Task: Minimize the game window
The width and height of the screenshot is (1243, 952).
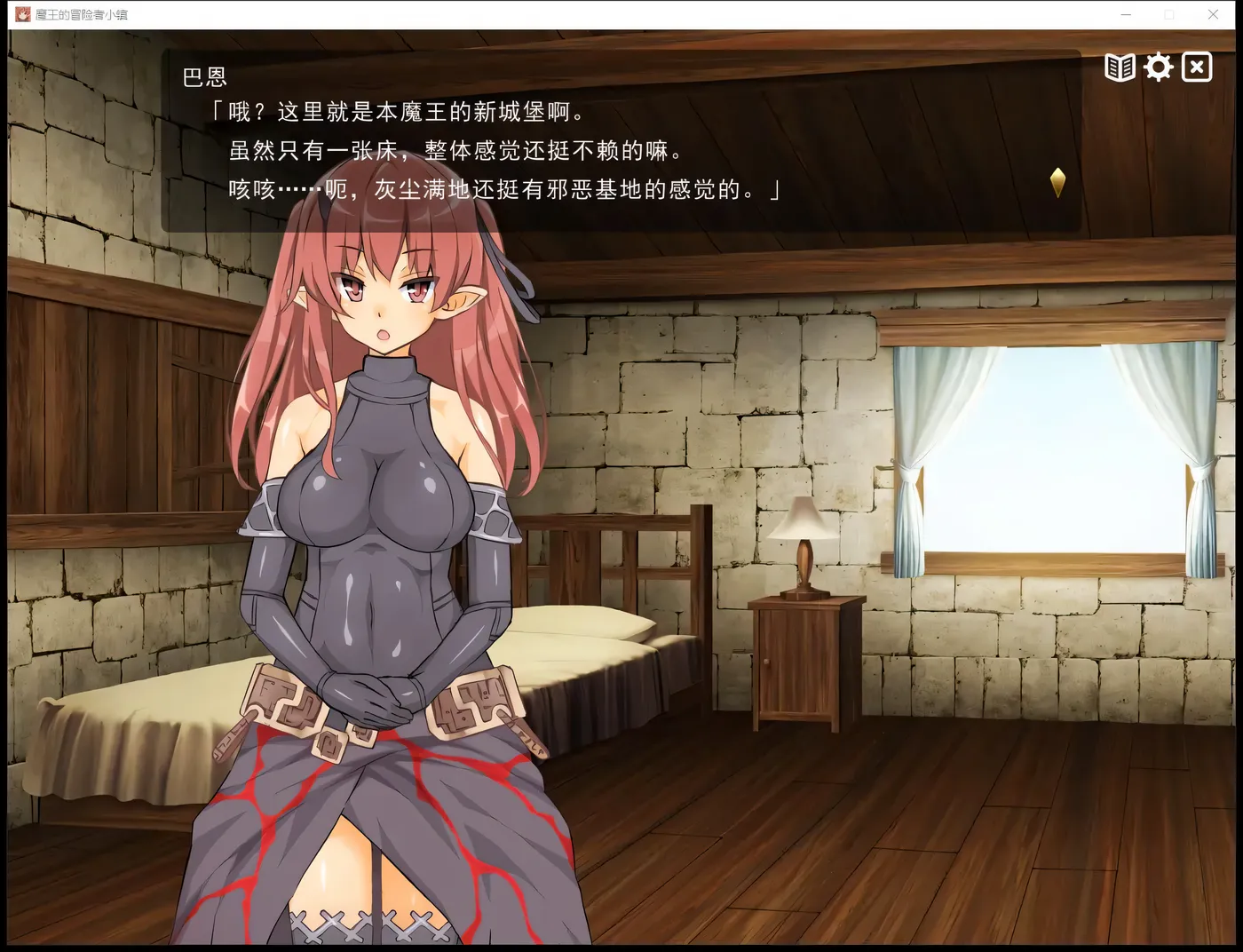Action: point(1126,14)
